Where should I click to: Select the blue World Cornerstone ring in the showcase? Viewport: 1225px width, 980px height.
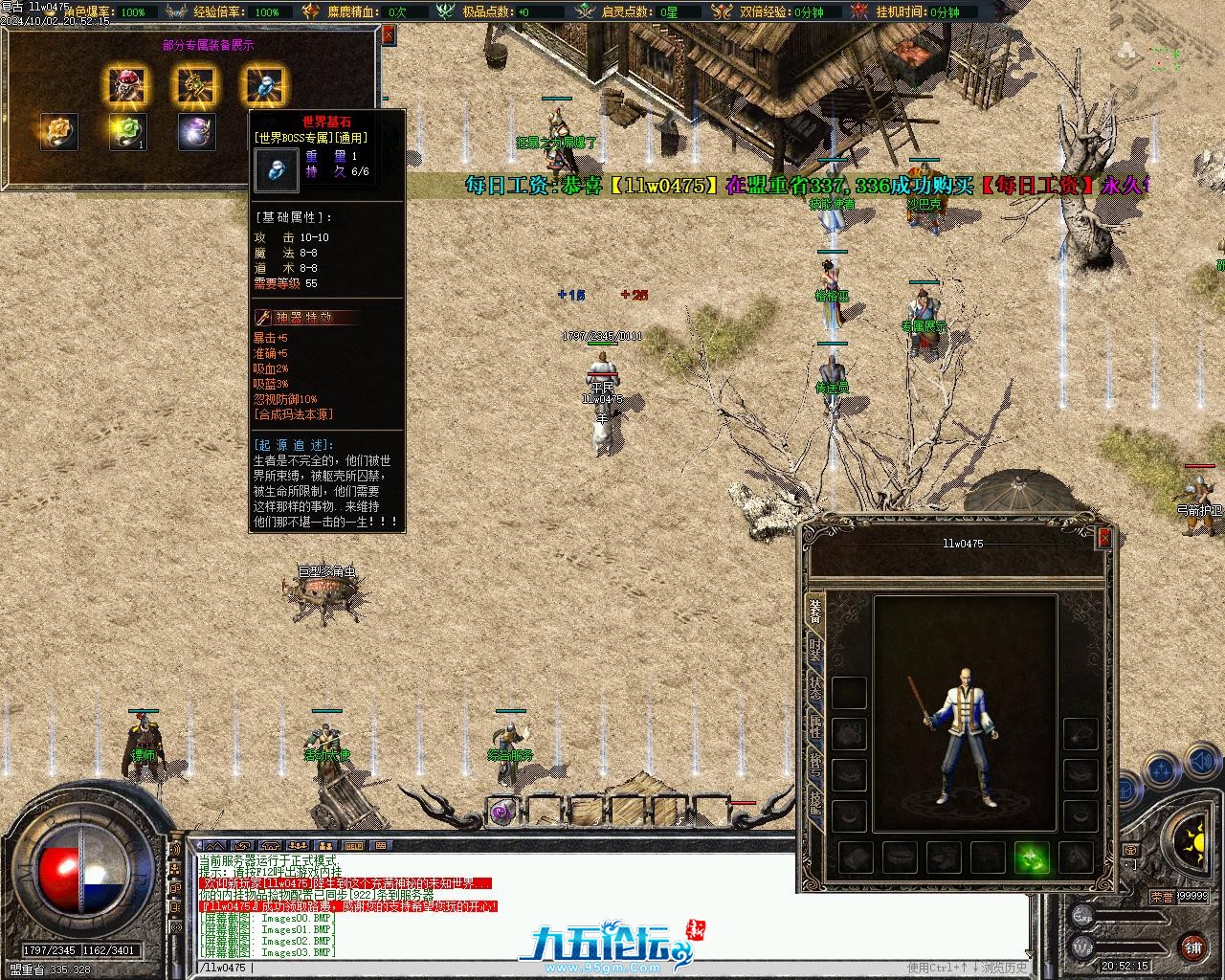pos(265,86)
